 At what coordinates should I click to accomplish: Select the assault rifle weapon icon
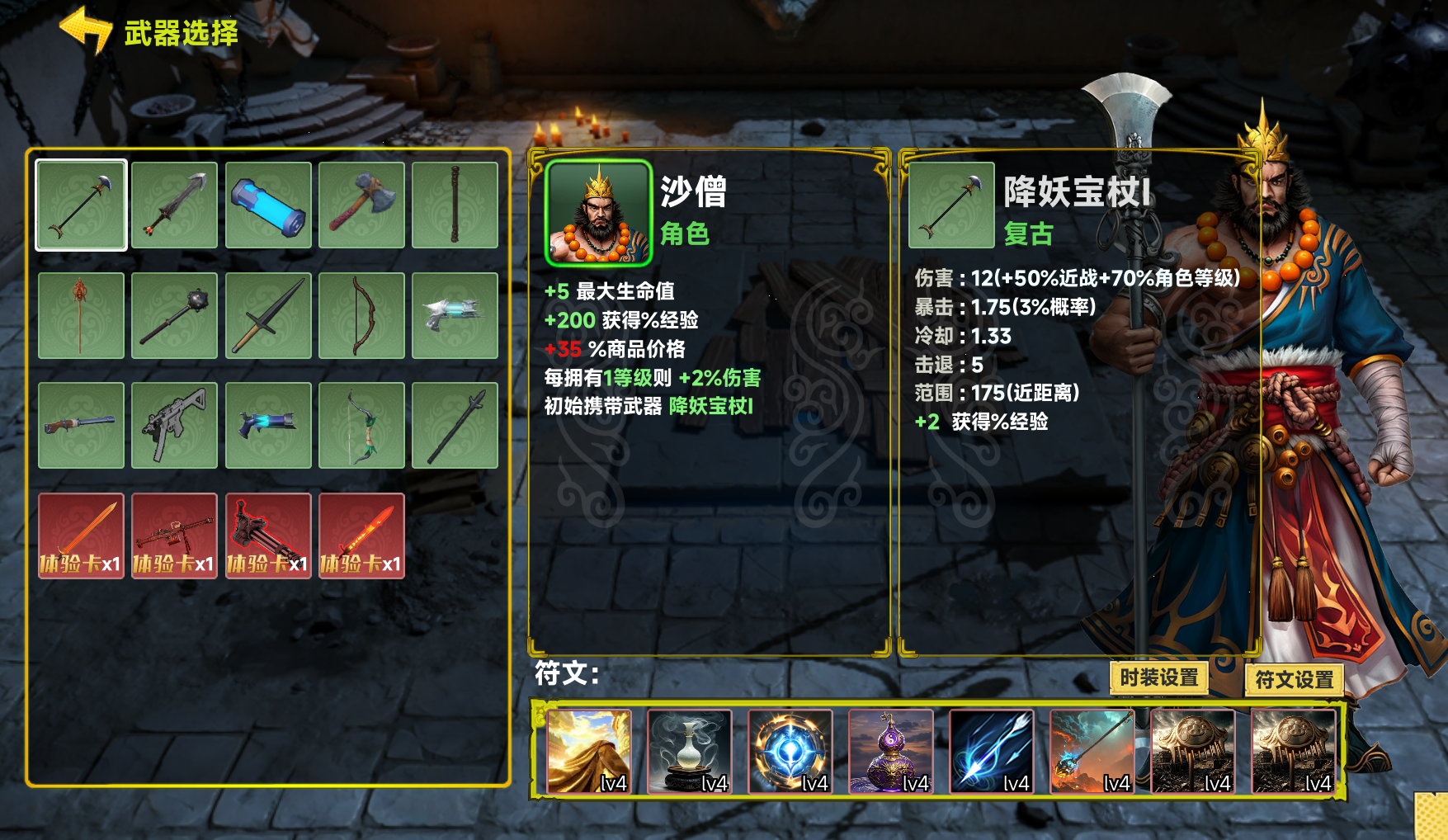tap(173, 425)
